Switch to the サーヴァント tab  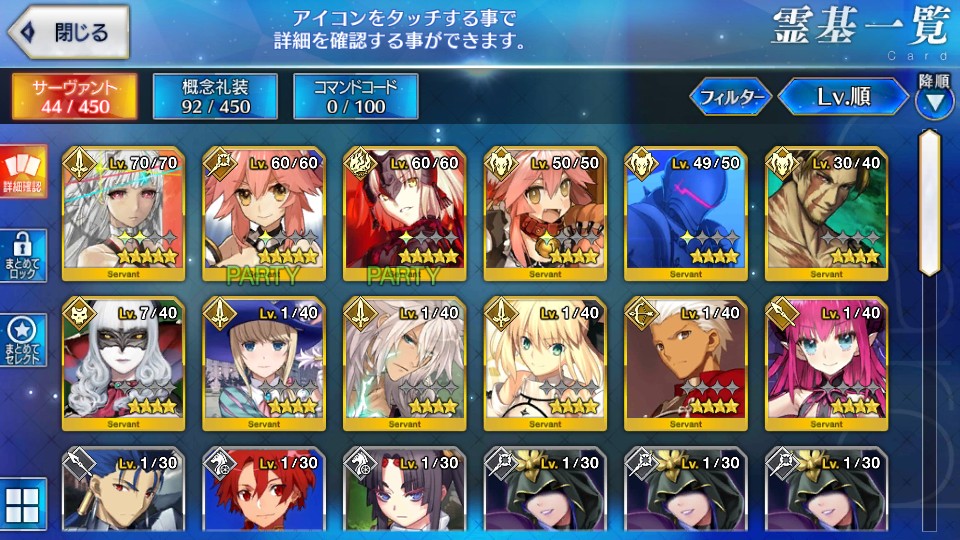[75, 95]
